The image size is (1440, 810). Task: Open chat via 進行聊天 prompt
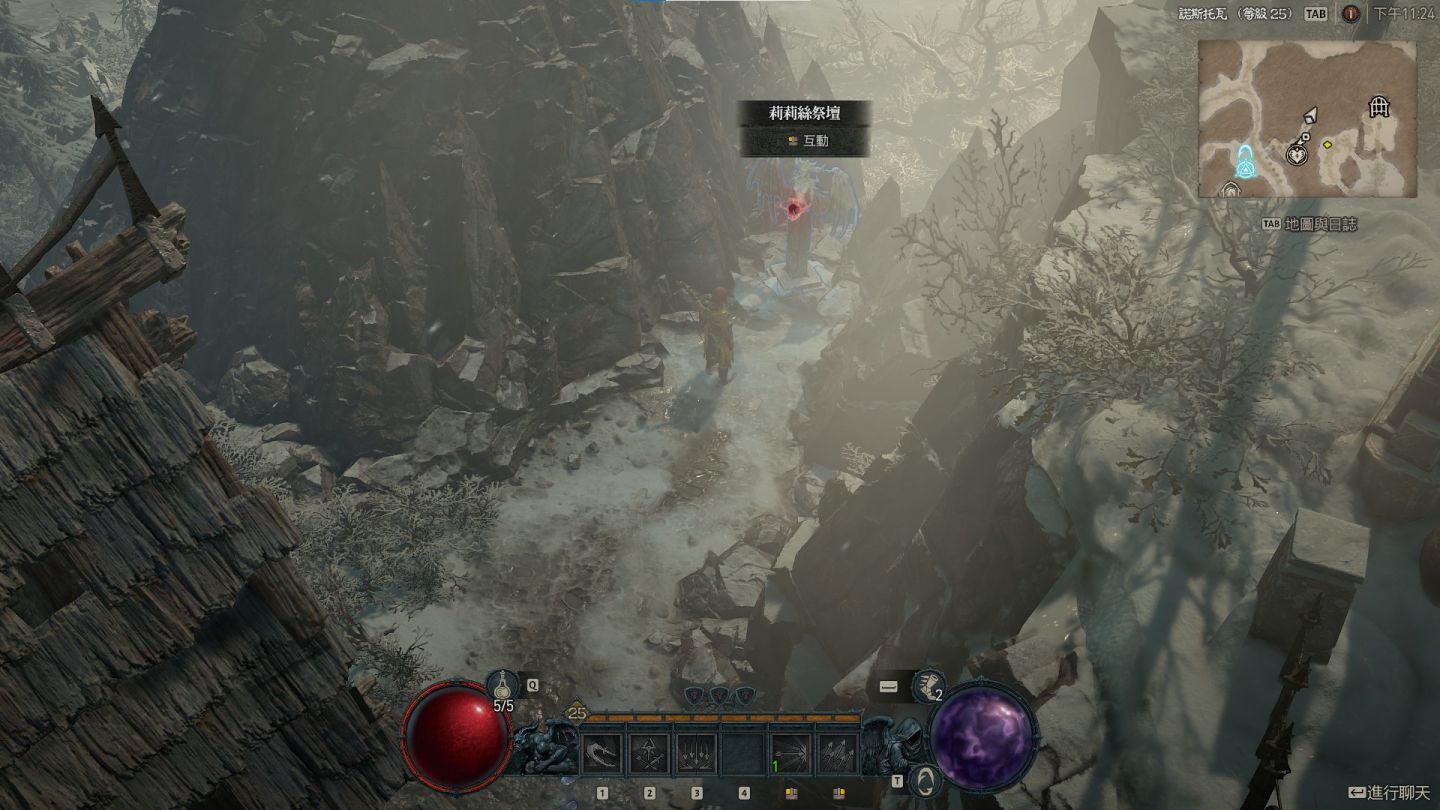coord(1389,792)
